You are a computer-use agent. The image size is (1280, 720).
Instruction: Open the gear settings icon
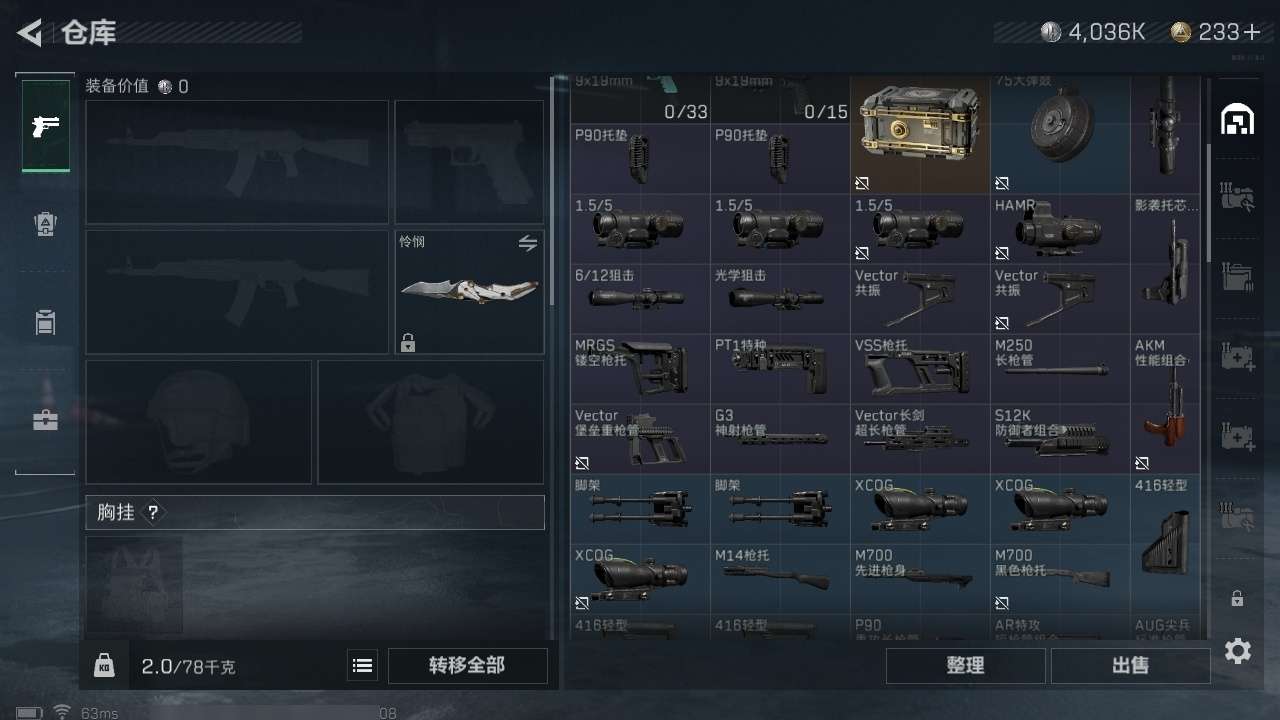pyautogui.click(x=1238, y=651)
